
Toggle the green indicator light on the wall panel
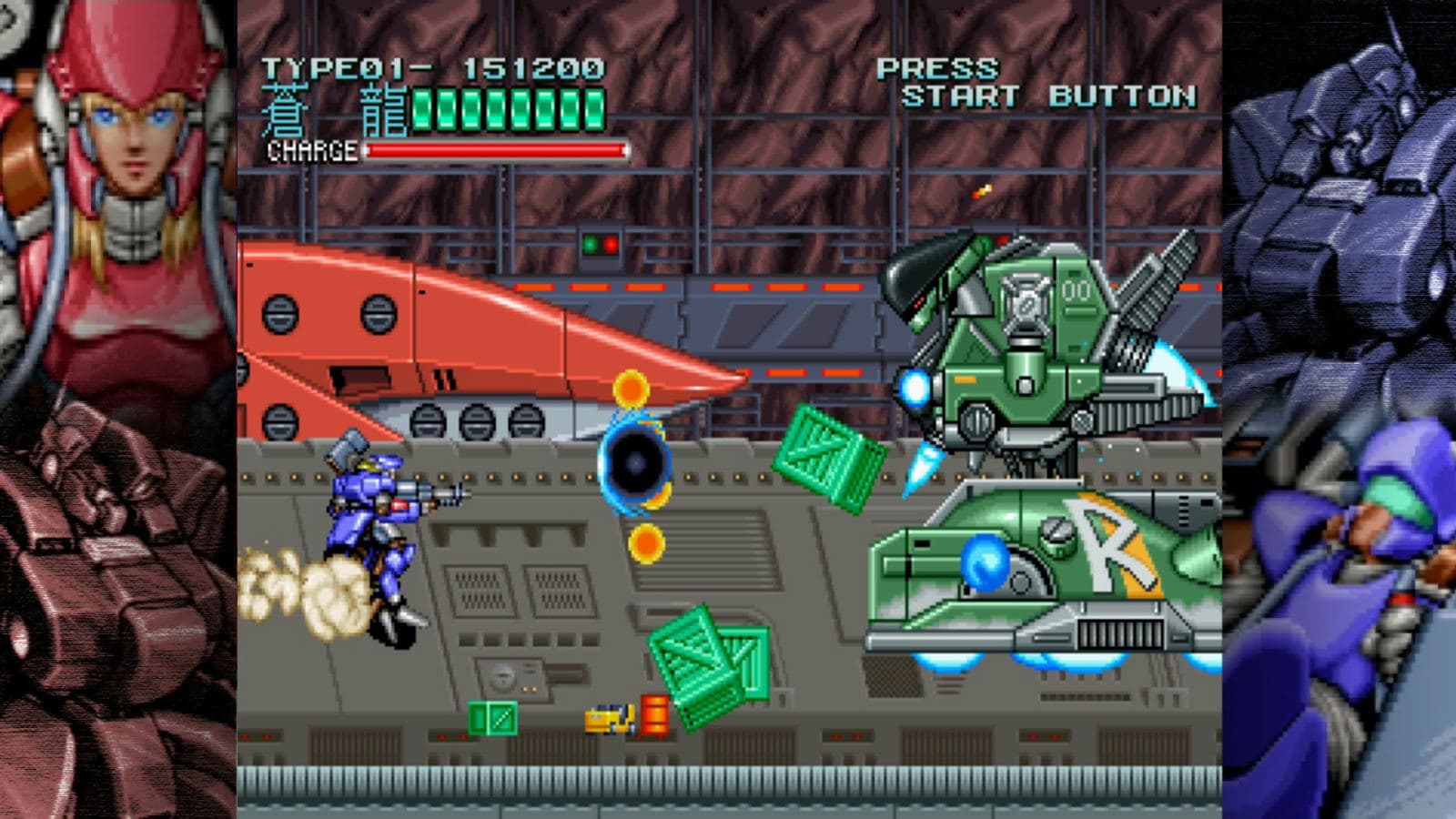590,244
